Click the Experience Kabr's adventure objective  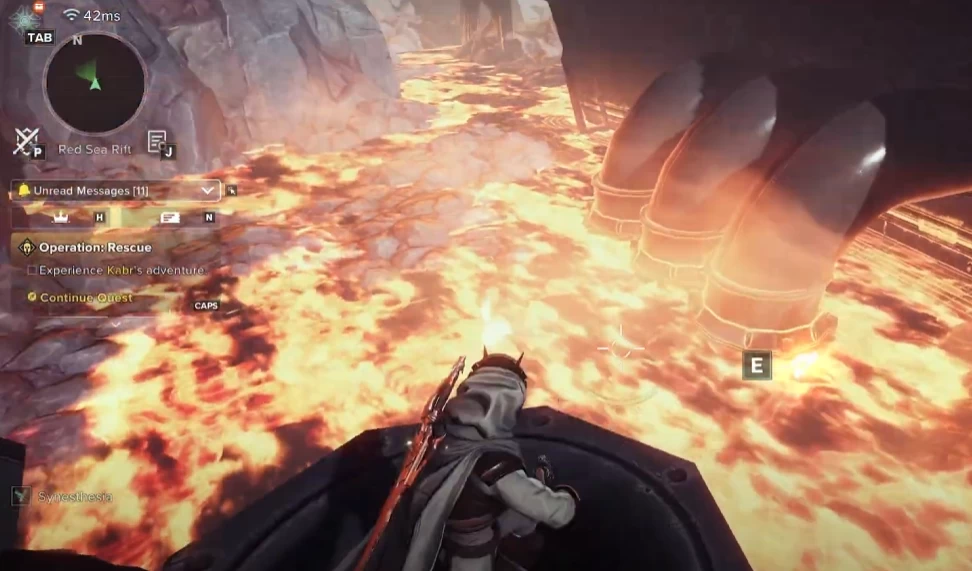pyautogui.click(x=113, y=270)
